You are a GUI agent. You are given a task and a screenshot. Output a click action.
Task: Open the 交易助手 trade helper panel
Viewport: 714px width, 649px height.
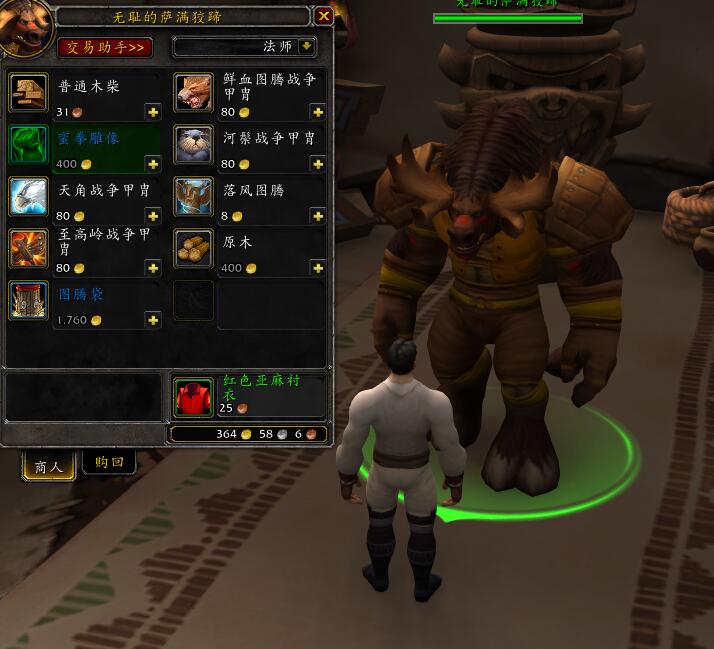(x=105, y=47)
